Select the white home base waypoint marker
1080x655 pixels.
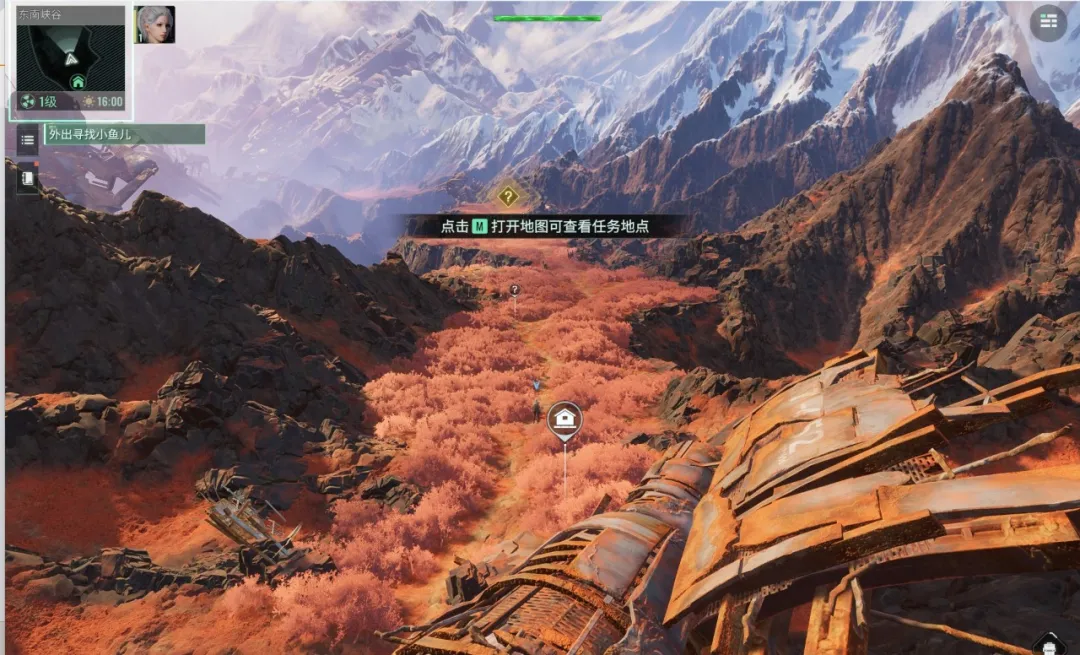[x=565, y=419]
